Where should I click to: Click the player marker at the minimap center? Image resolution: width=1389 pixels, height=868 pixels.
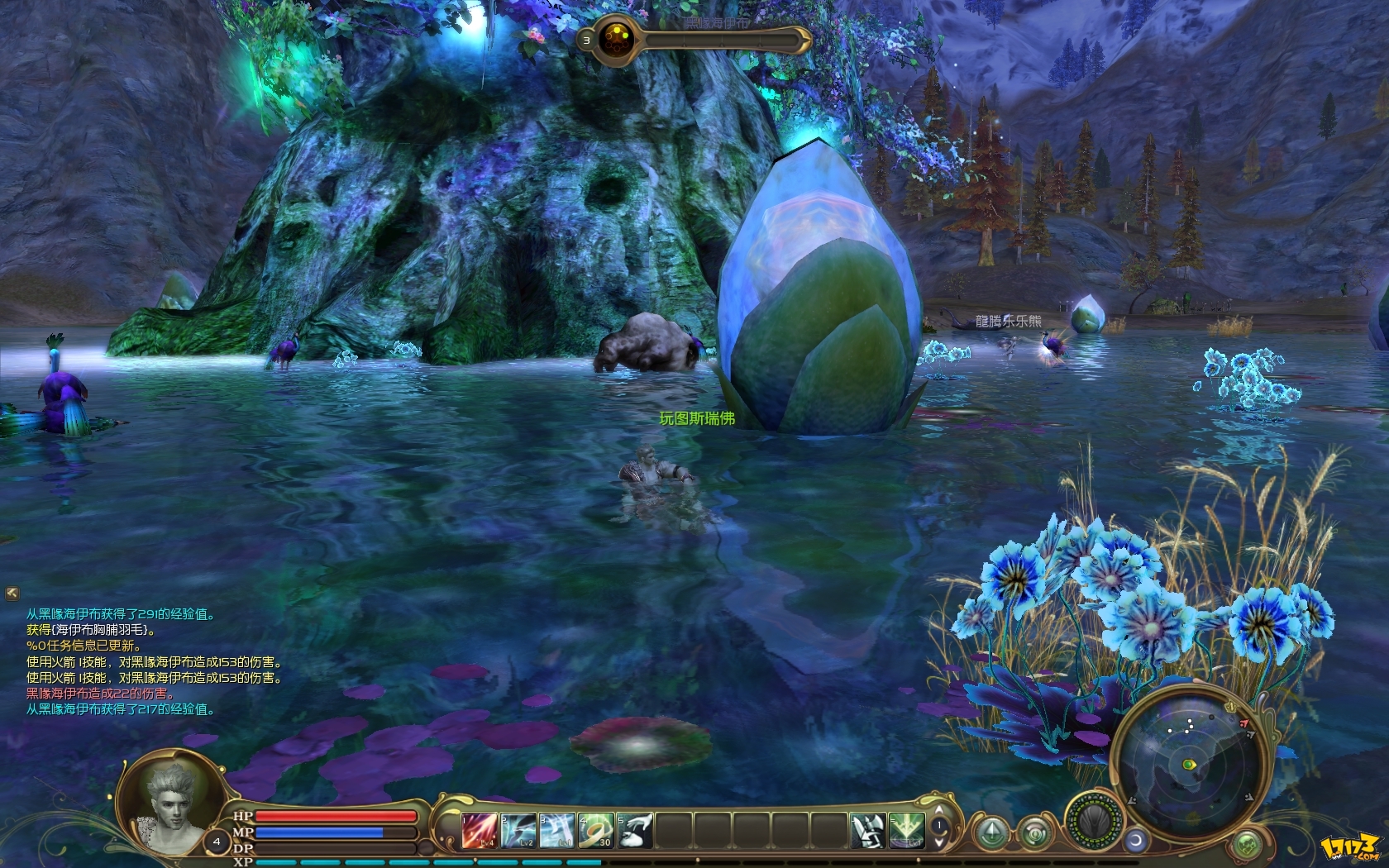point(1188,764)
